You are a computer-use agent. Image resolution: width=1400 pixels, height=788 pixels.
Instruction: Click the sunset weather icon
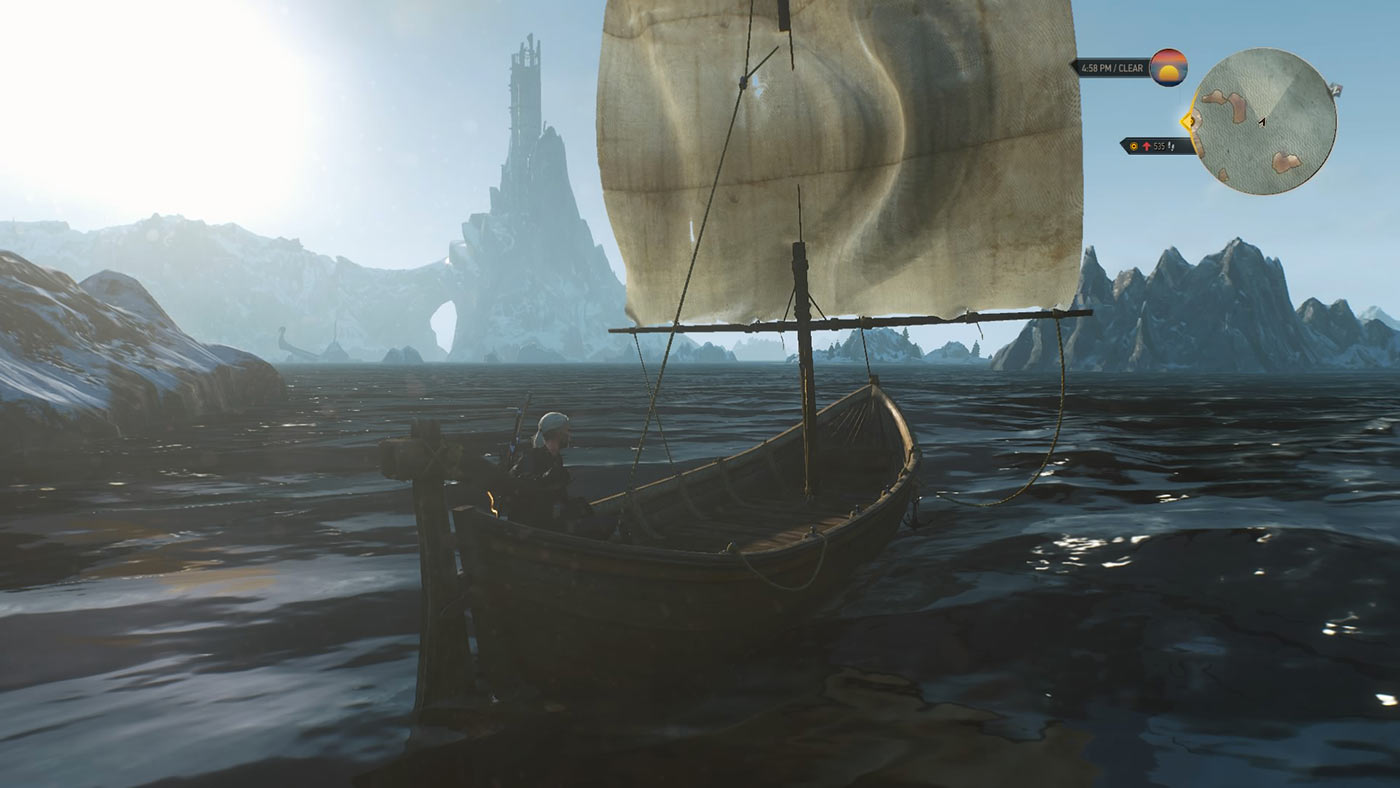1168,67
